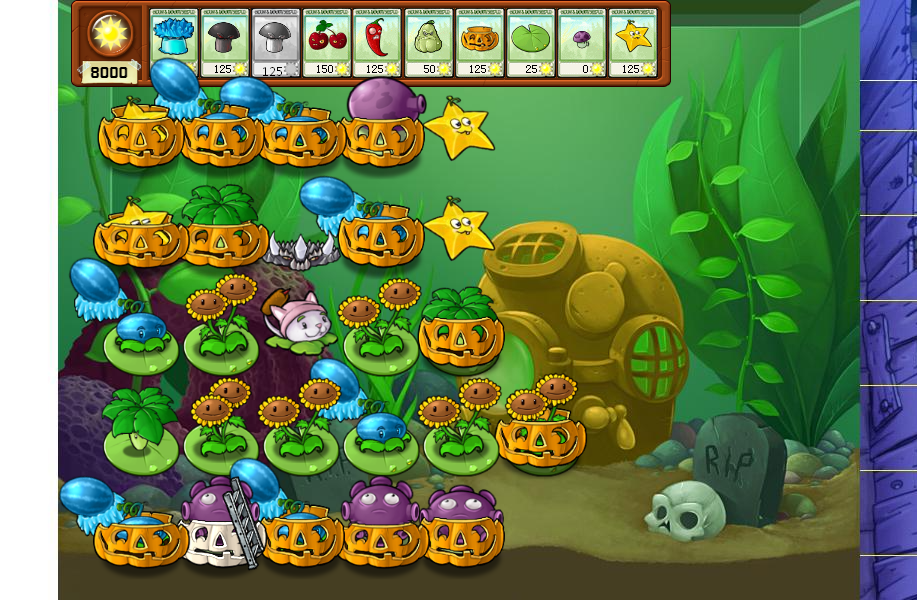Choose the Squash seed packet

click(429, 43)
